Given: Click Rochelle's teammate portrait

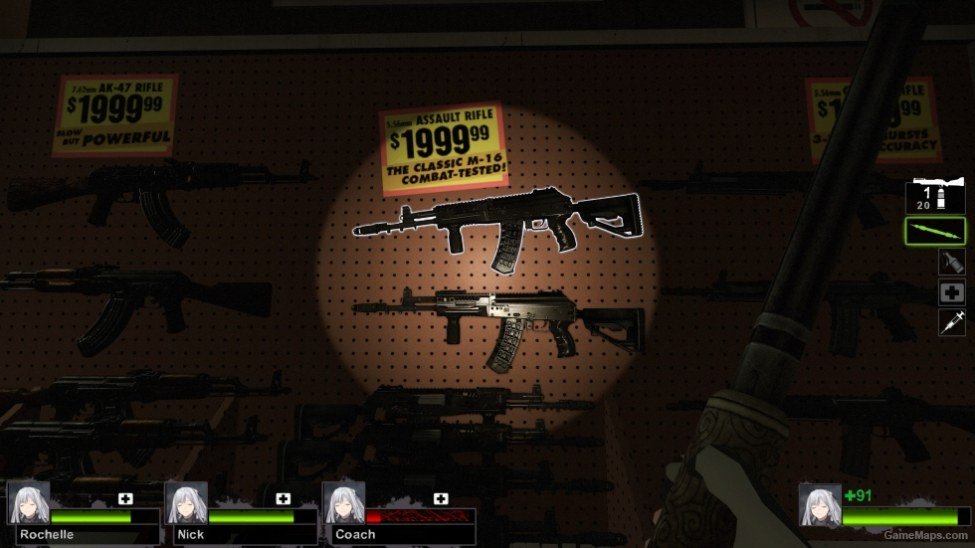Looking at the screenshot, I should (x=29, y=504).
